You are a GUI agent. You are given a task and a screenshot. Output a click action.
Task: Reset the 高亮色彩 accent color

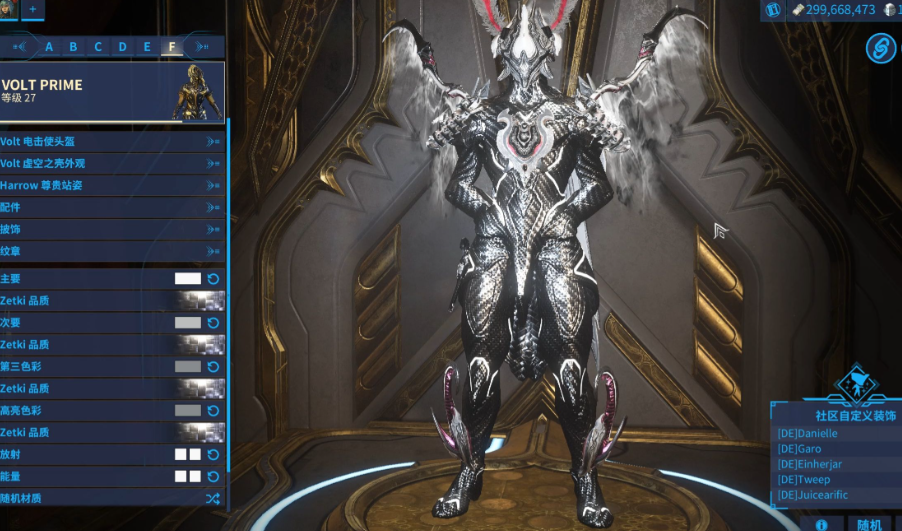[x=213, y=411]
